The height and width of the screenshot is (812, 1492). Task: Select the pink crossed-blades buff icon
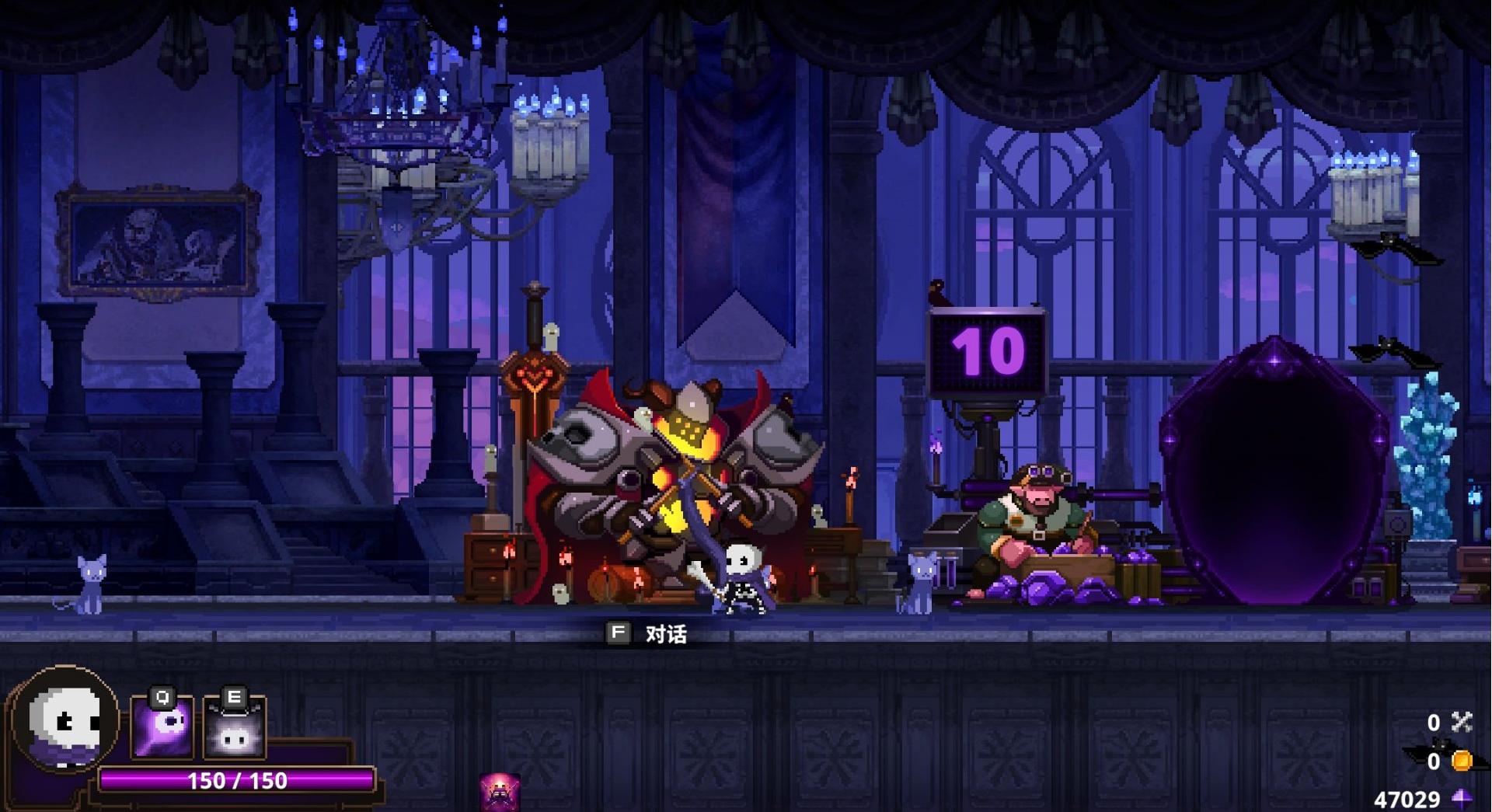coord(499,792)
